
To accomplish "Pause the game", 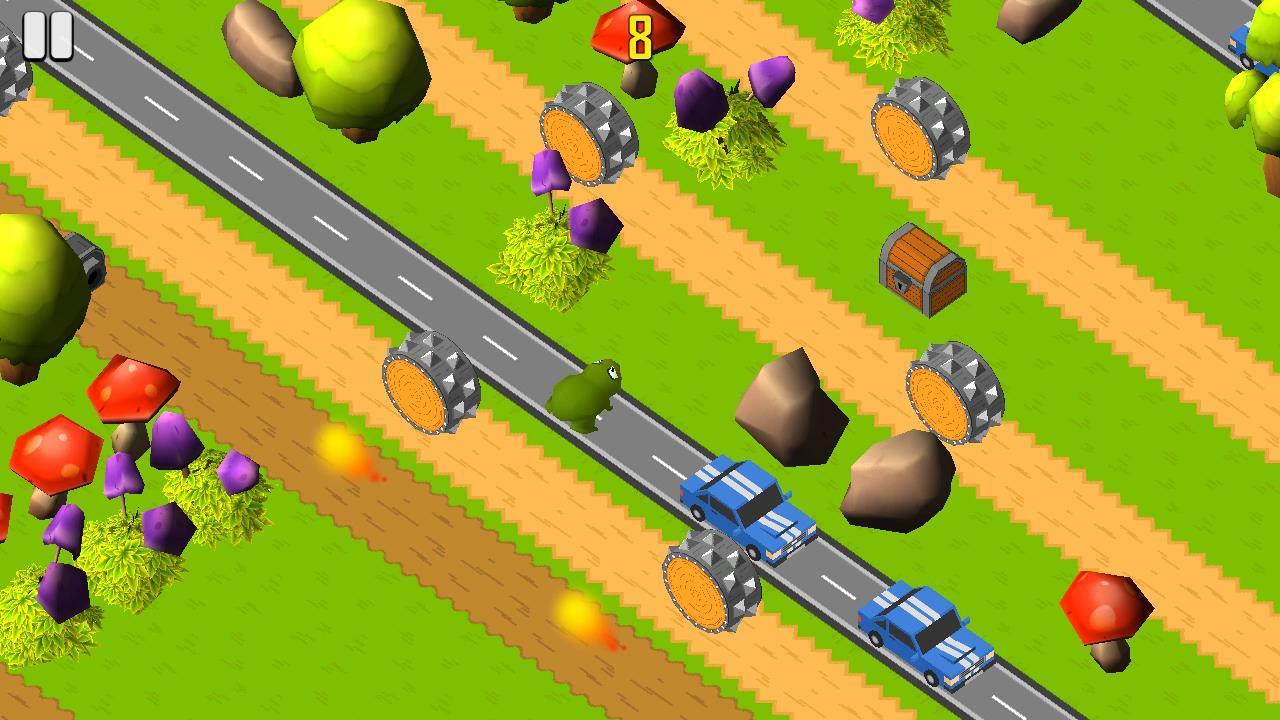I will pos(47,36).
